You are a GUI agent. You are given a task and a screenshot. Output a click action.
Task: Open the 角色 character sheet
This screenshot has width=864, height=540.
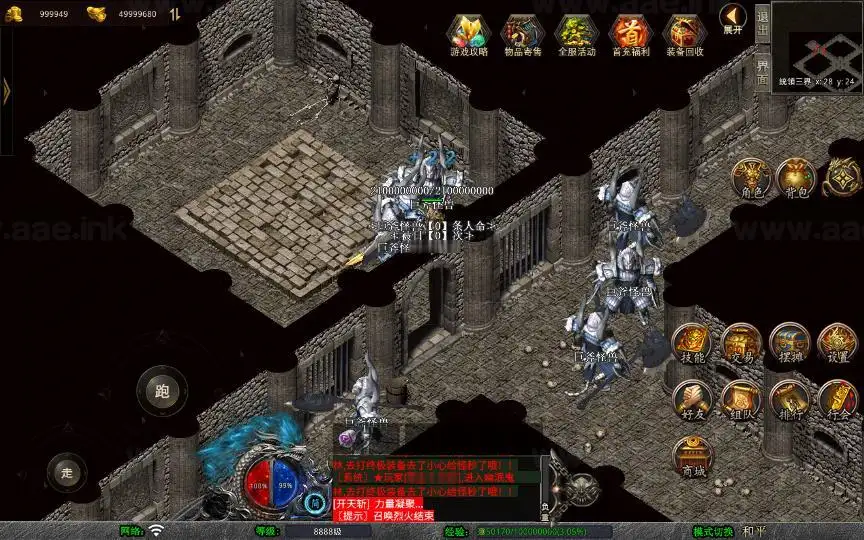749,178
